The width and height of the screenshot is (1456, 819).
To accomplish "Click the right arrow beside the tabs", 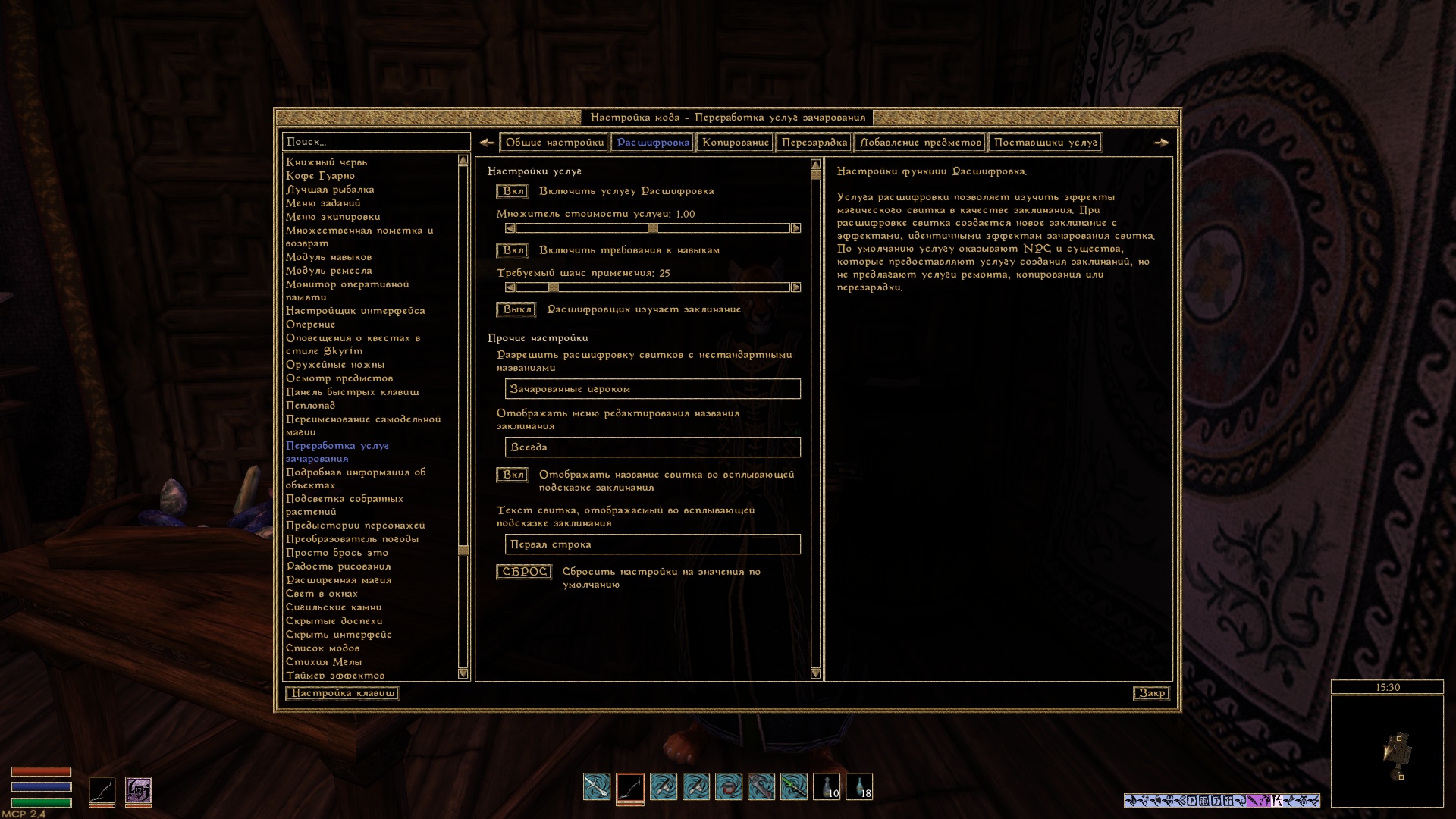I will click(1161, 143).
